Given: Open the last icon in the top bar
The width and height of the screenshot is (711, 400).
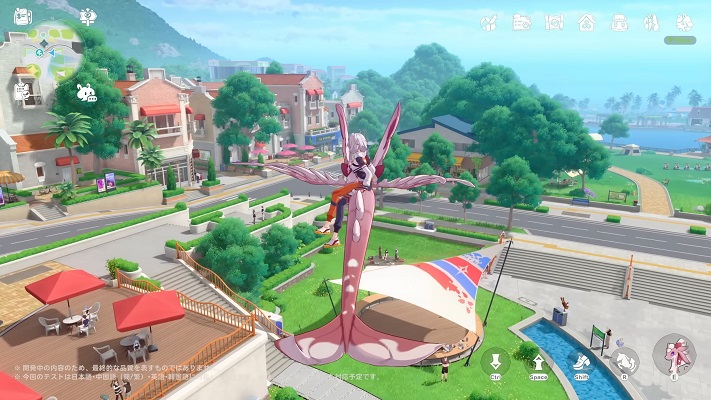Looking at the screenshot, I should click(683, 21).
